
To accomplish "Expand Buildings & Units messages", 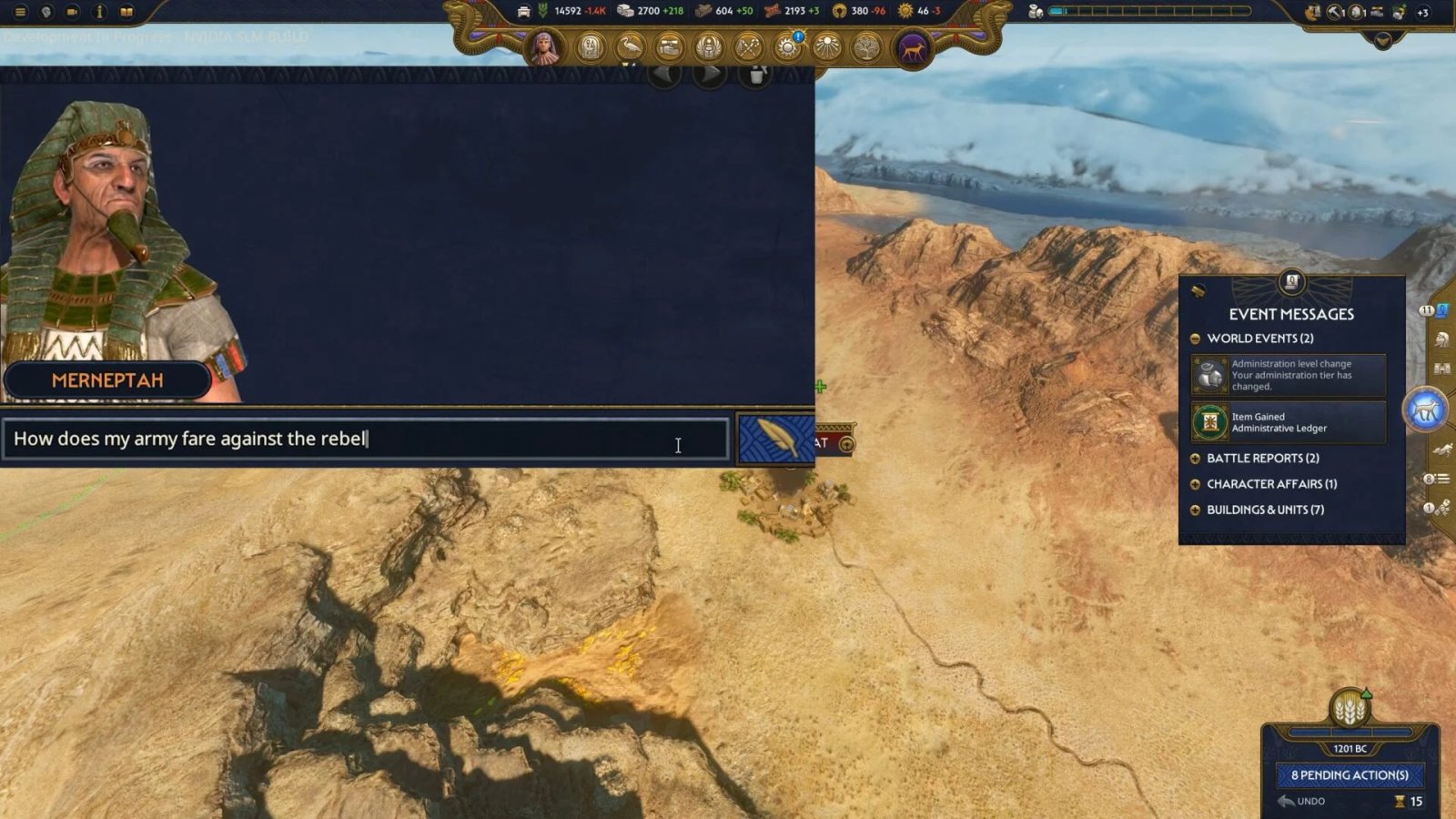I will 1195,510.
